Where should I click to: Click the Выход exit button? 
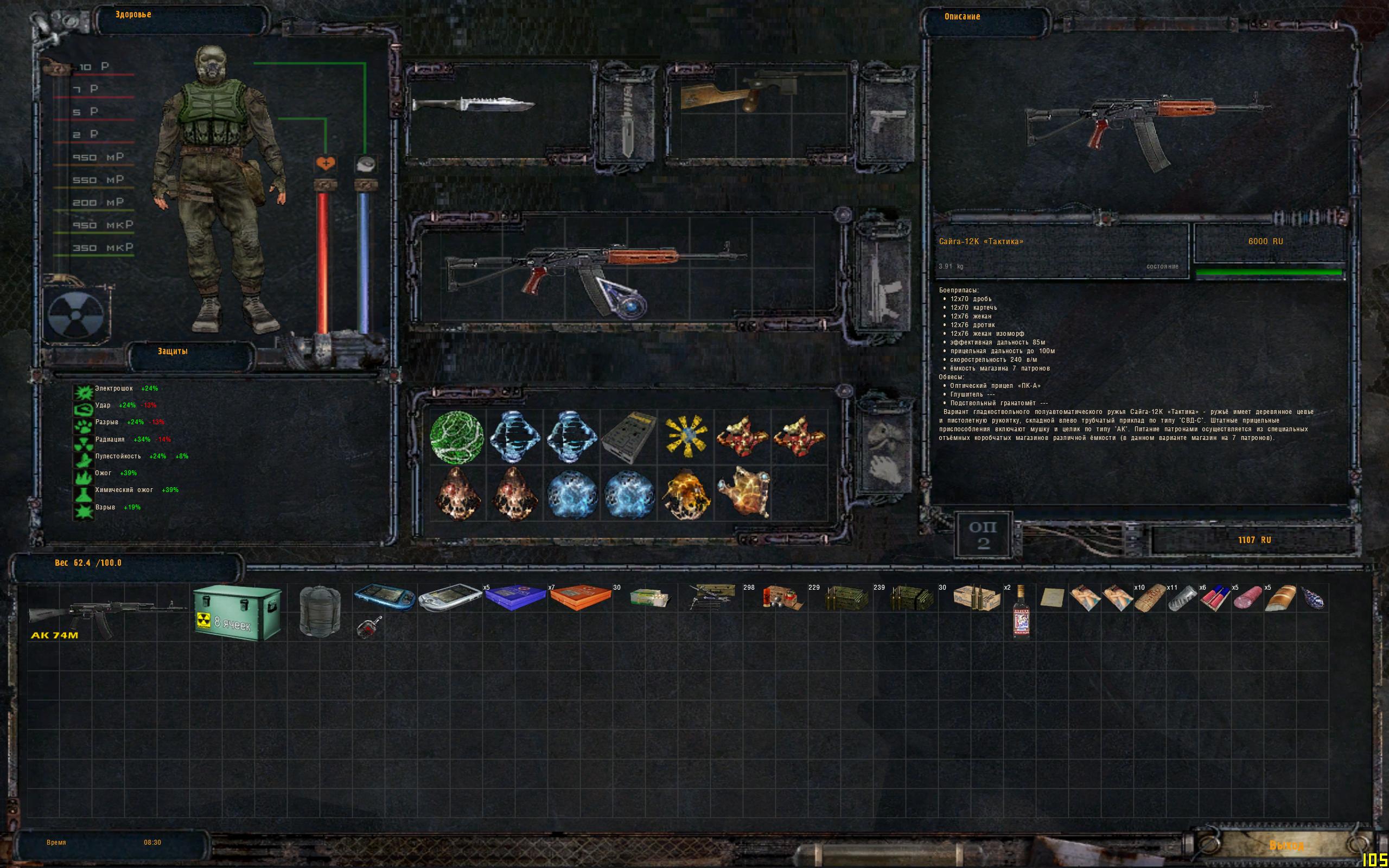tap(1286, 845)
